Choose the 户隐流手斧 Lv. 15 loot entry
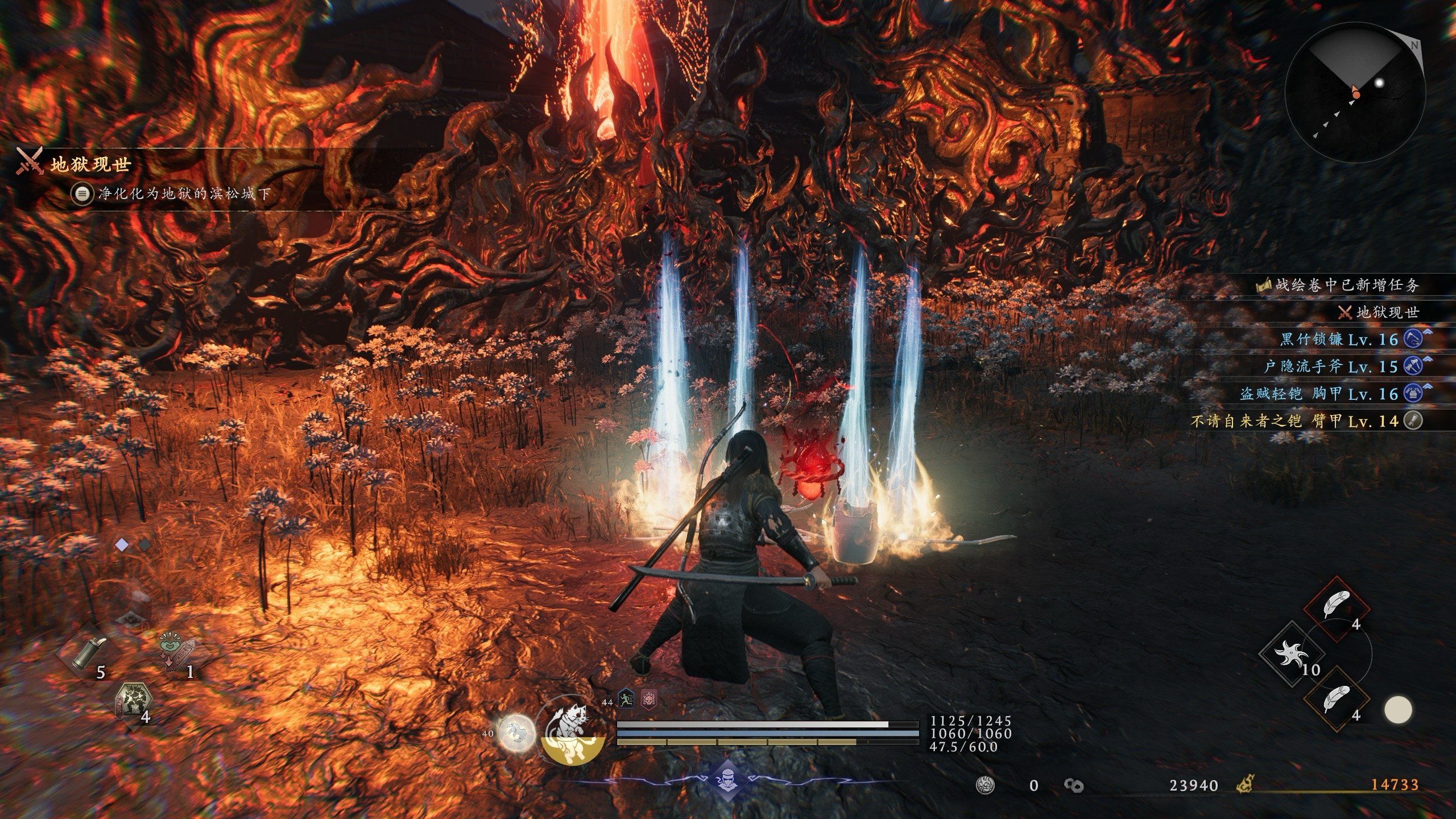The image size is (1456, 819). 1331,367
